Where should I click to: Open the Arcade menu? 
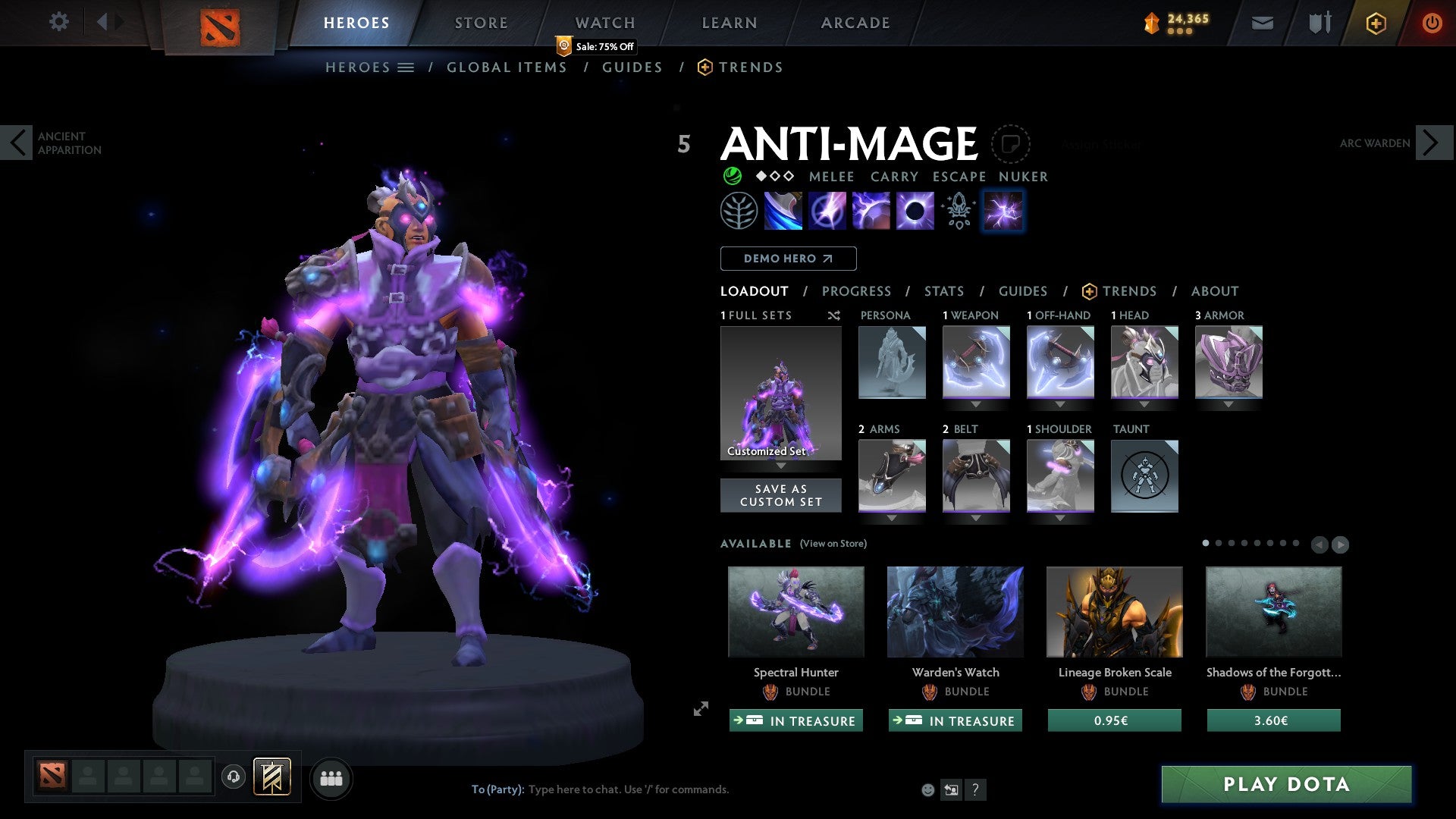(855, 23)
